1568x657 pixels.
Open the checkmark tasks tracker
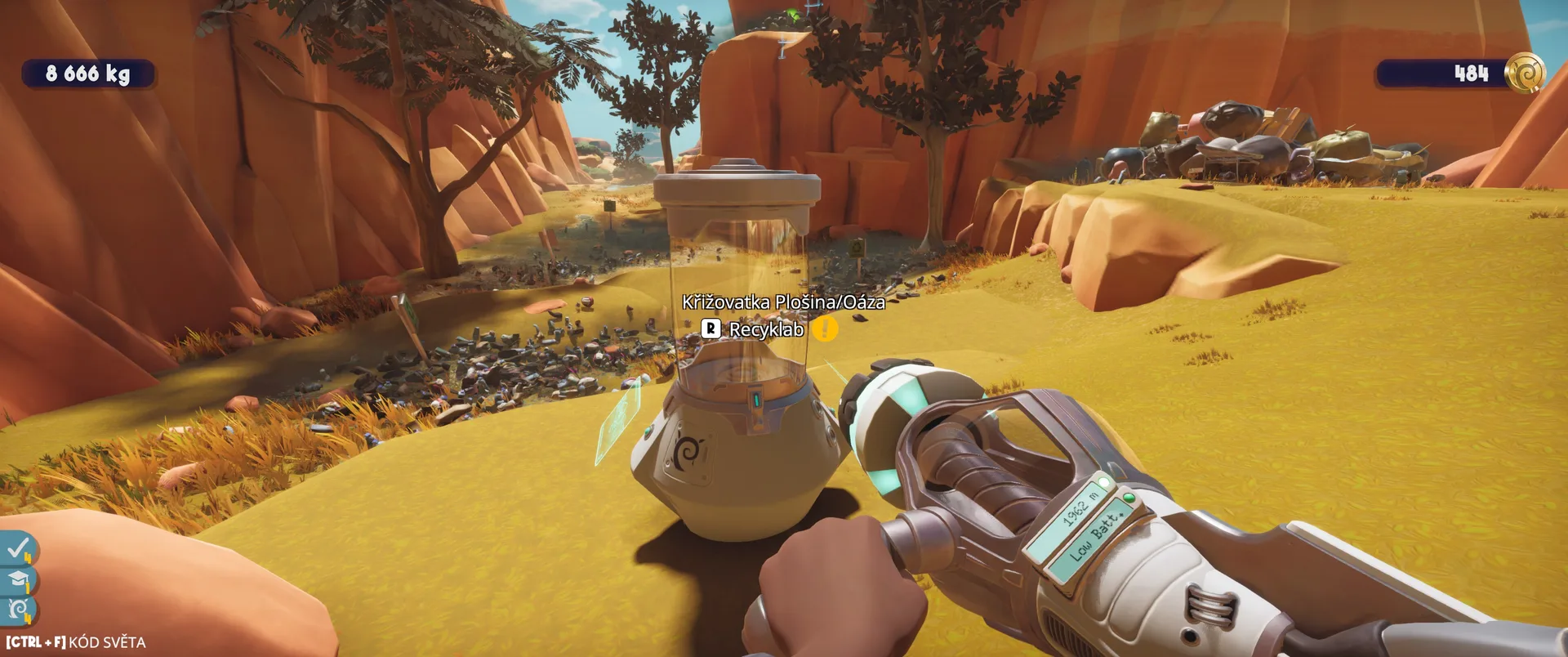coord(17,548)
